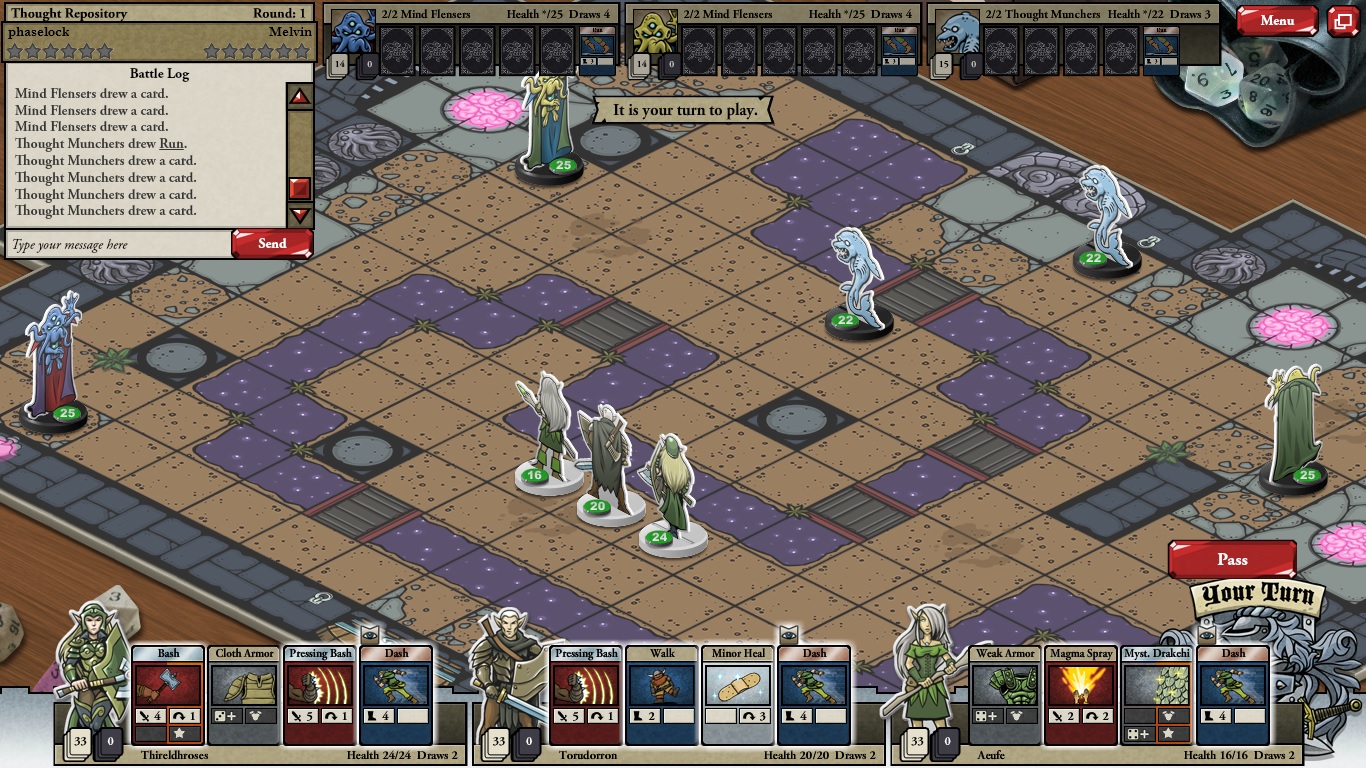Pass your turn
The image size is (1366, 768).
pyautogui.click(x=1232, y=560)
